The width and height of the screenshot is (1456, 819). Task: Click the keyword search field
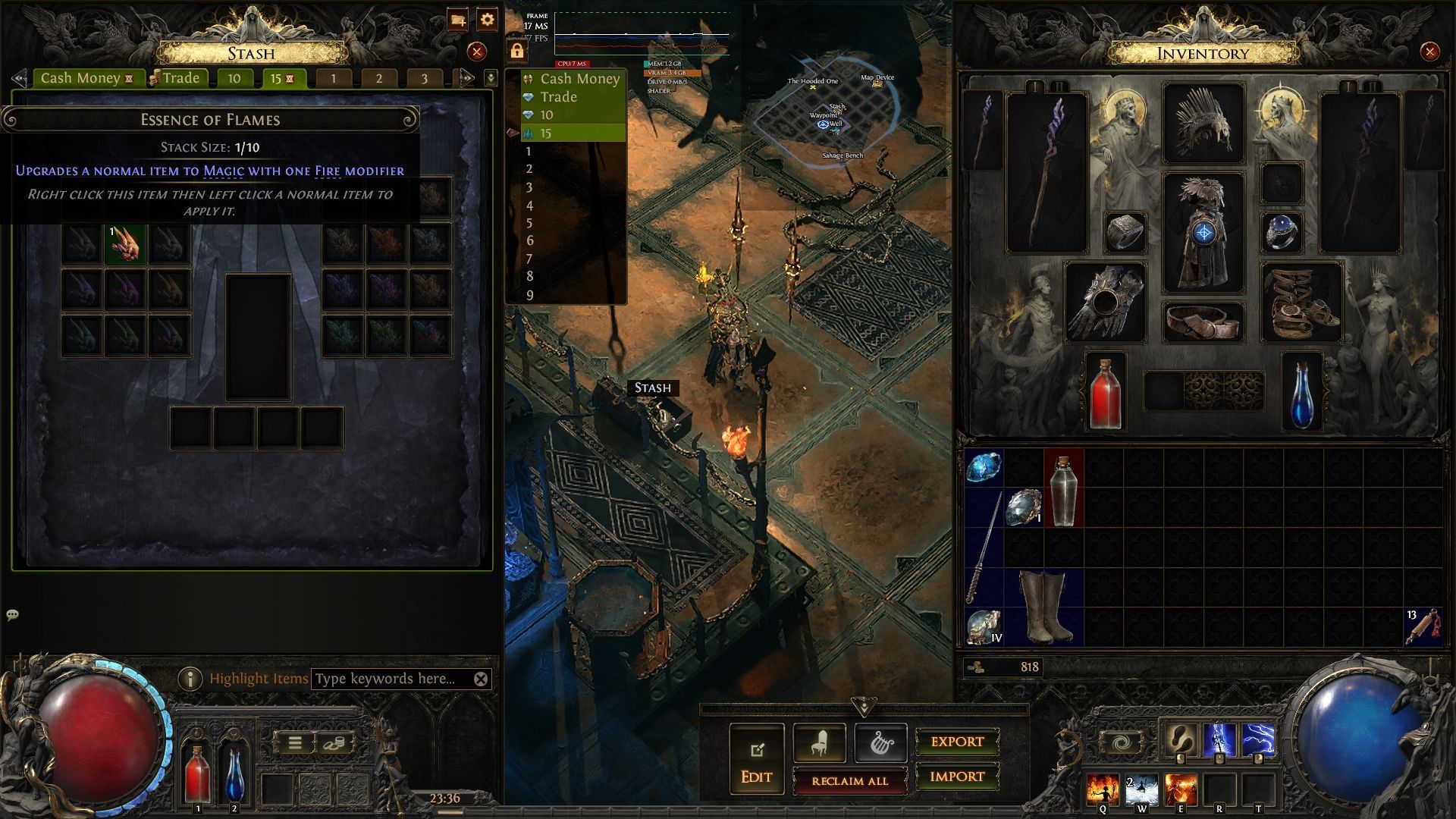pyautogui.click(x=387, y=679)
